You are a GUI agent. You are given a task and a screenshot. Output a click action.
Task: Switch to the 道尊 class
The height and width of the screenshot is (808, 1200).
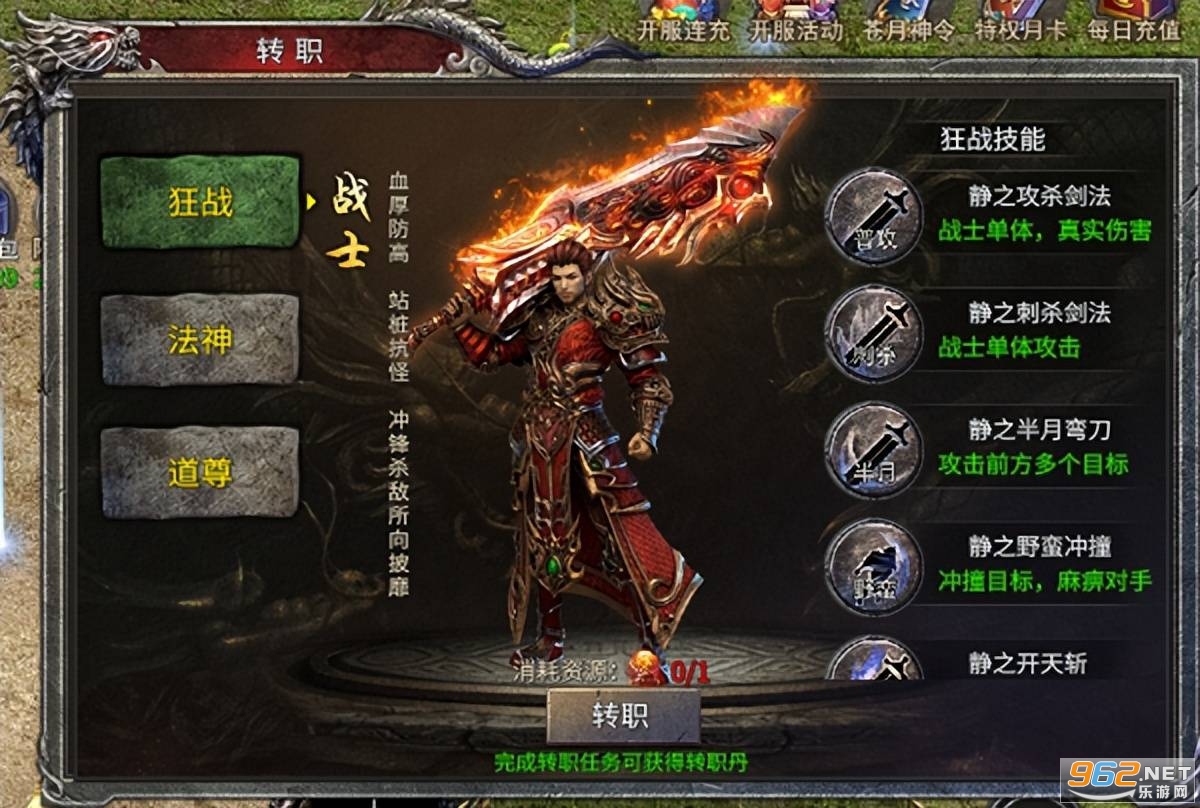pos(200,472)
